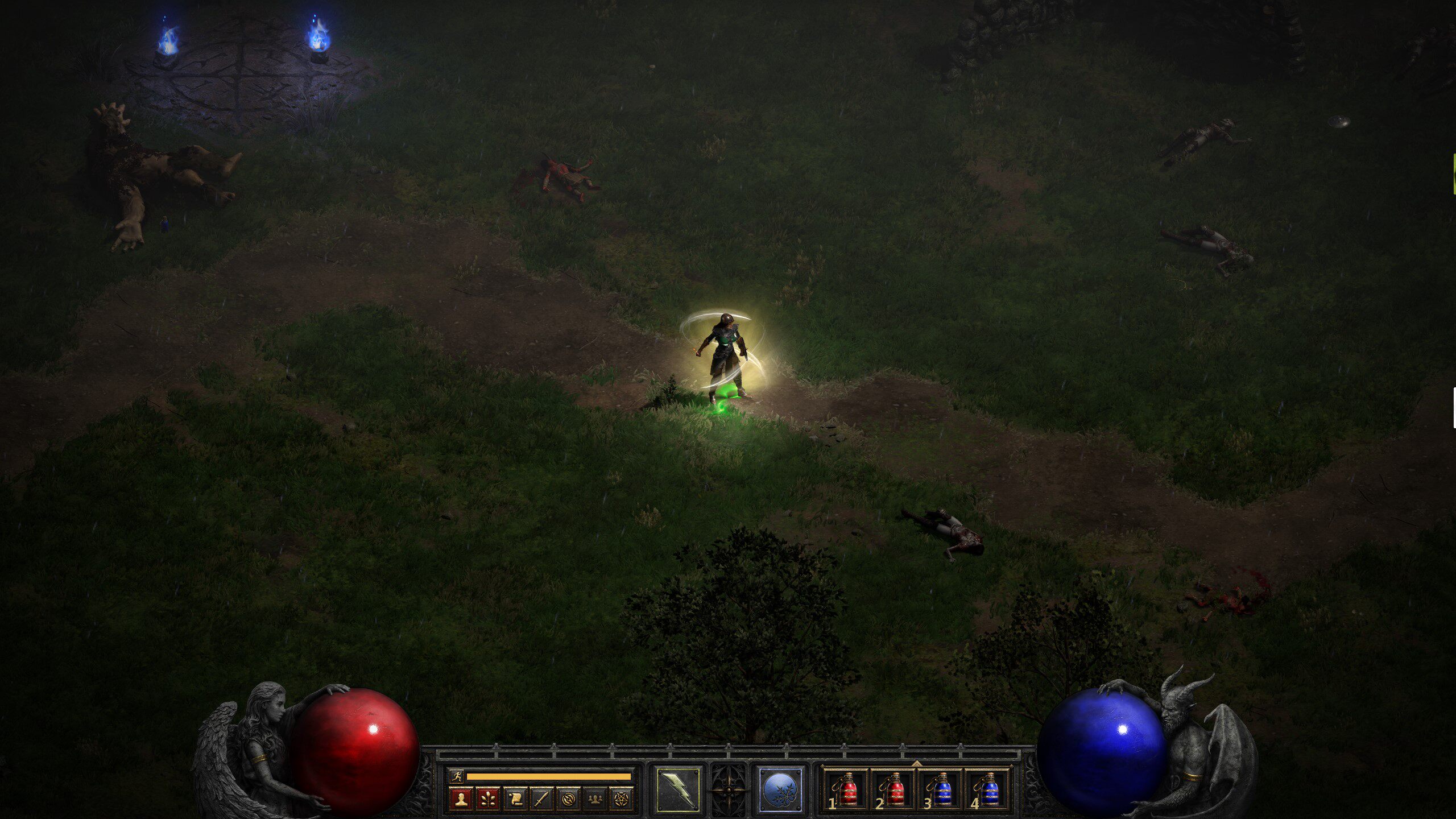Toggle the run/walk running man button

click(456, 776)
